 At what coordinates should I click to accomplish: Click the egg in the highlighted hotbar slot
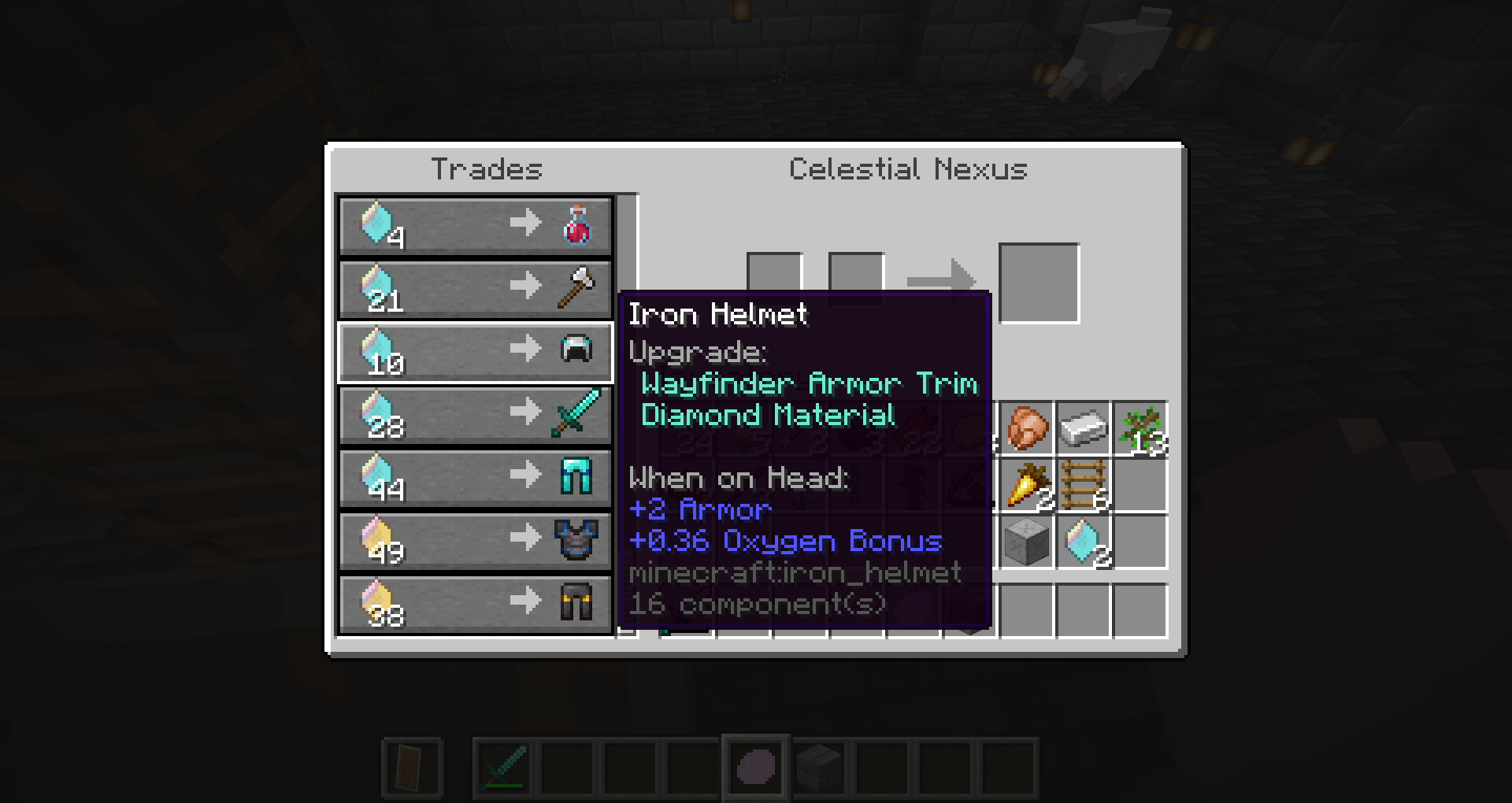point(756,768)
